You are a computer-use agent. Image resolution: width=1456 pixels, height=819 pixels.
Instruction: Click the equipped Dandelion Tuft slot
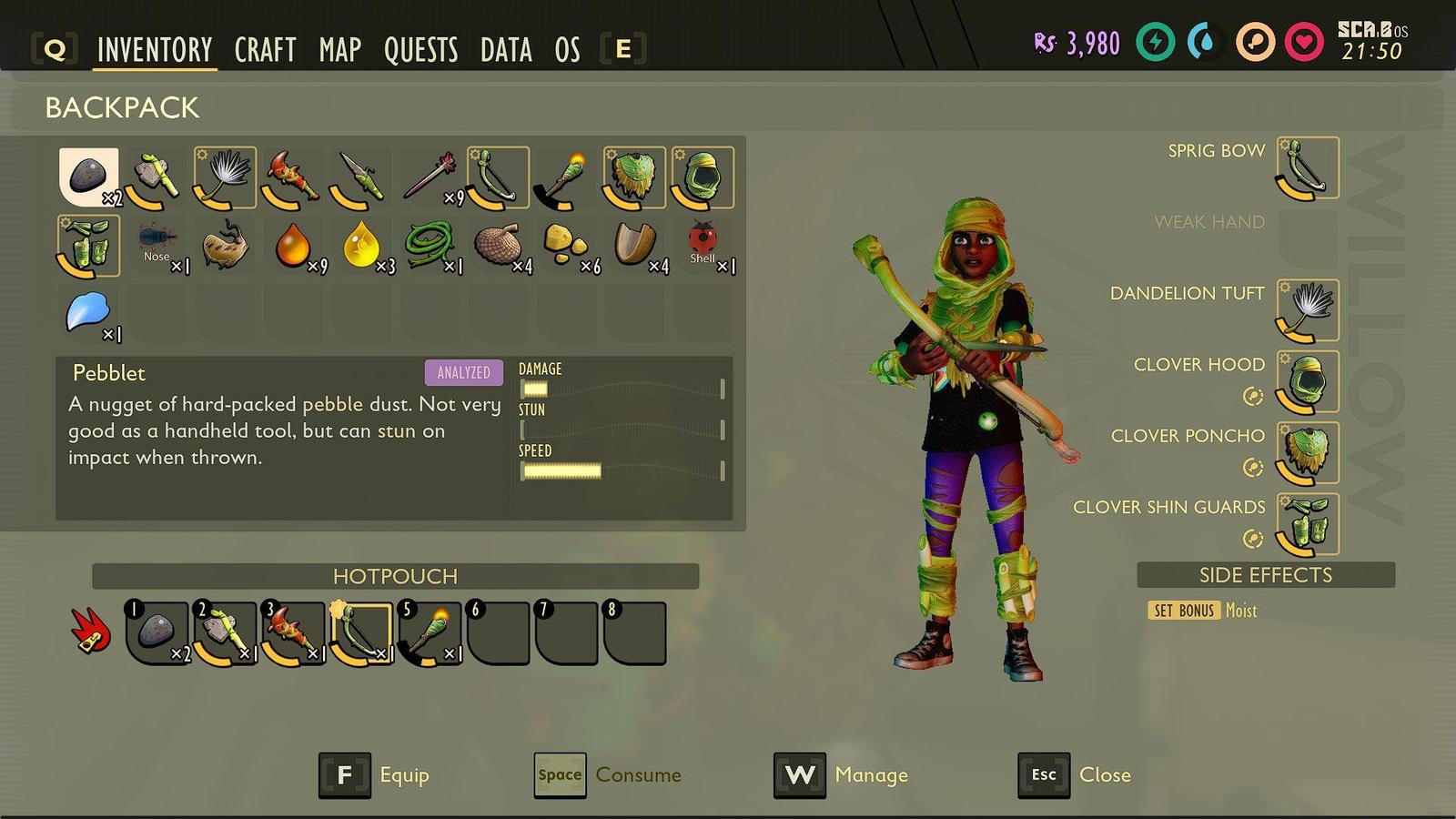(x=1308, y=311)
